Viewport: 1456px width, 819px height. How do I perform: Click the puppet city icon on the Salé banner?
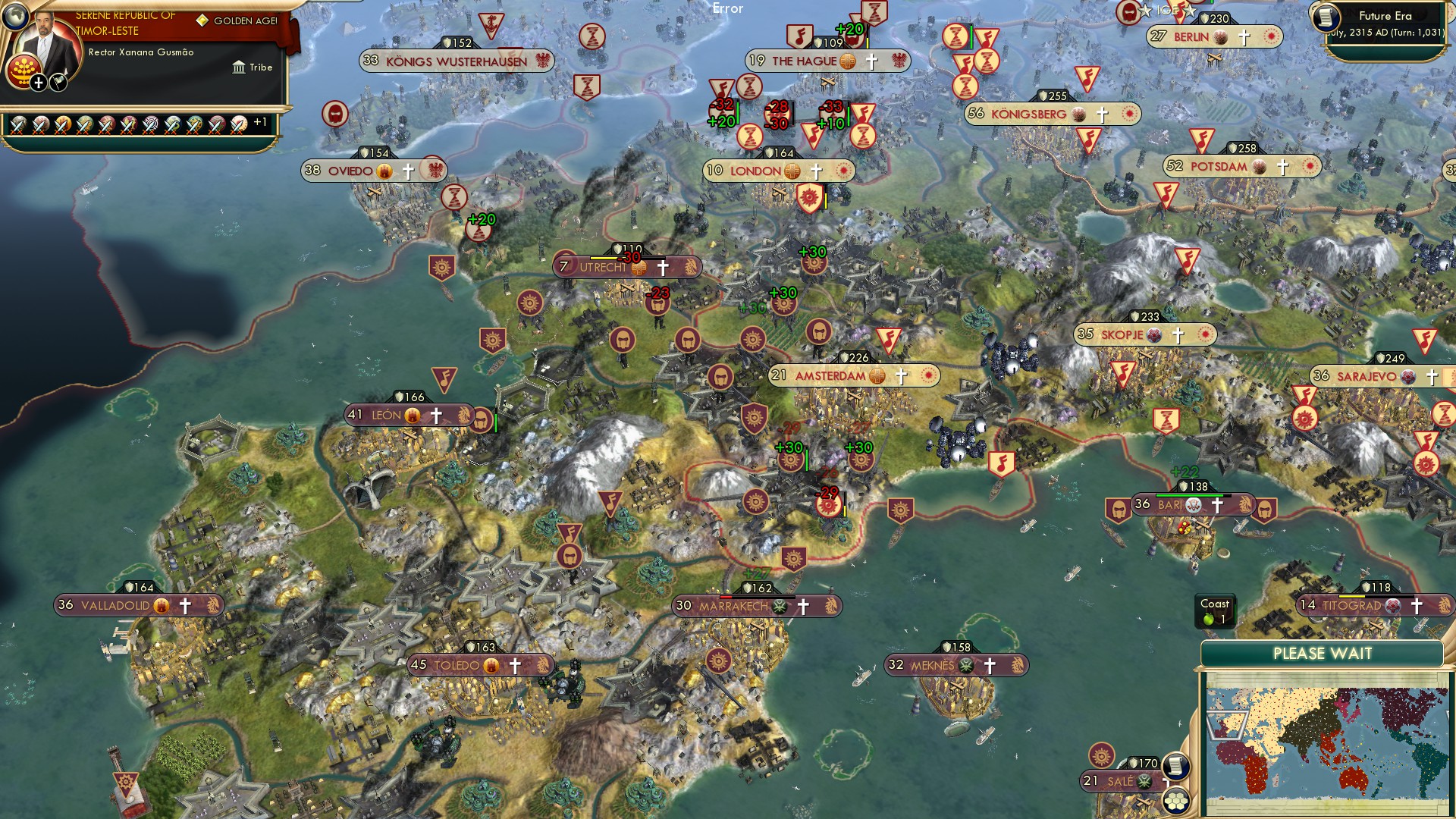coord(1145,783)
